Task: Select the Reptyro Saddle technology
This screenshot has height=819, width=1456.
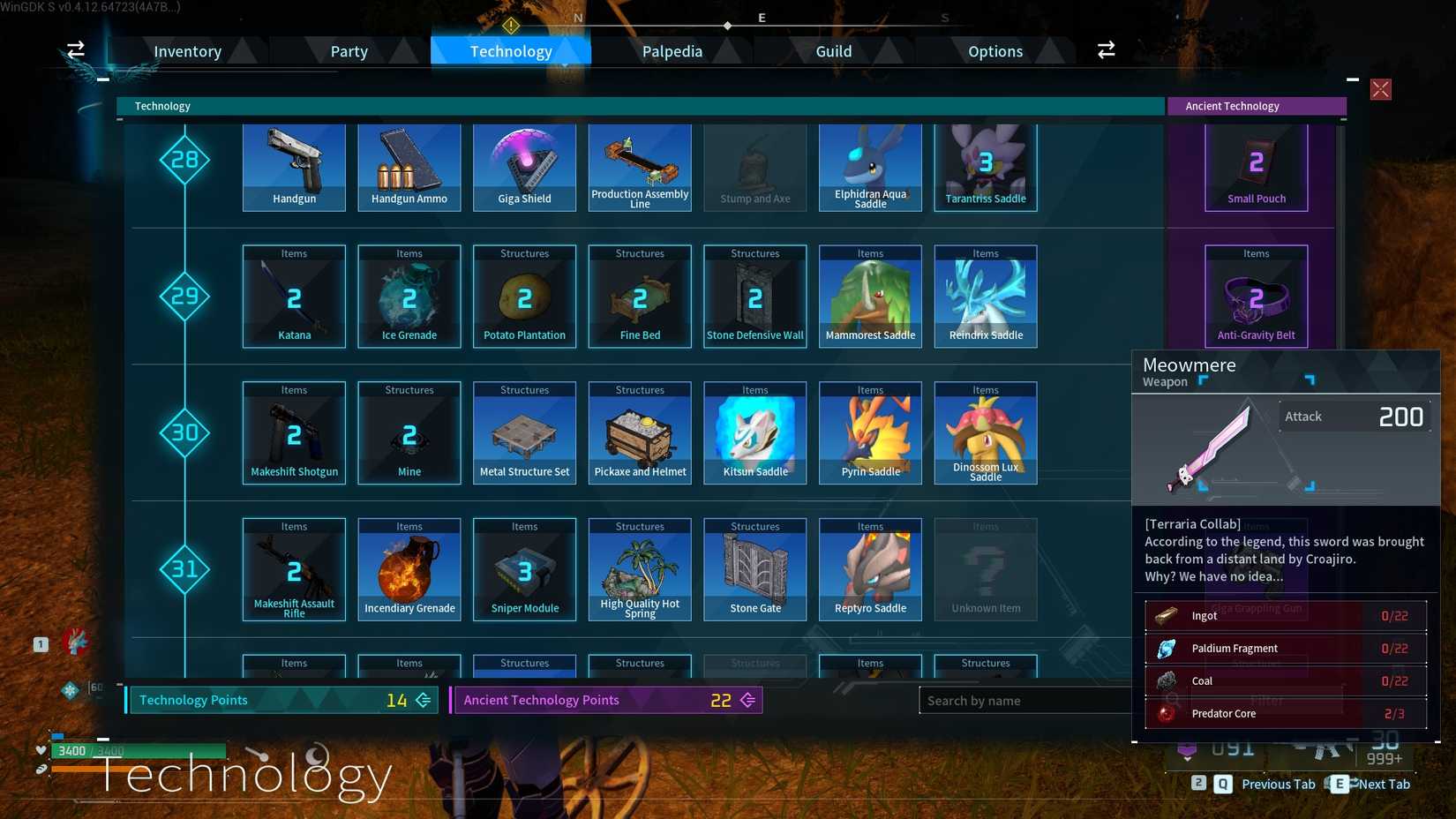Action: [x=870, y=569]
